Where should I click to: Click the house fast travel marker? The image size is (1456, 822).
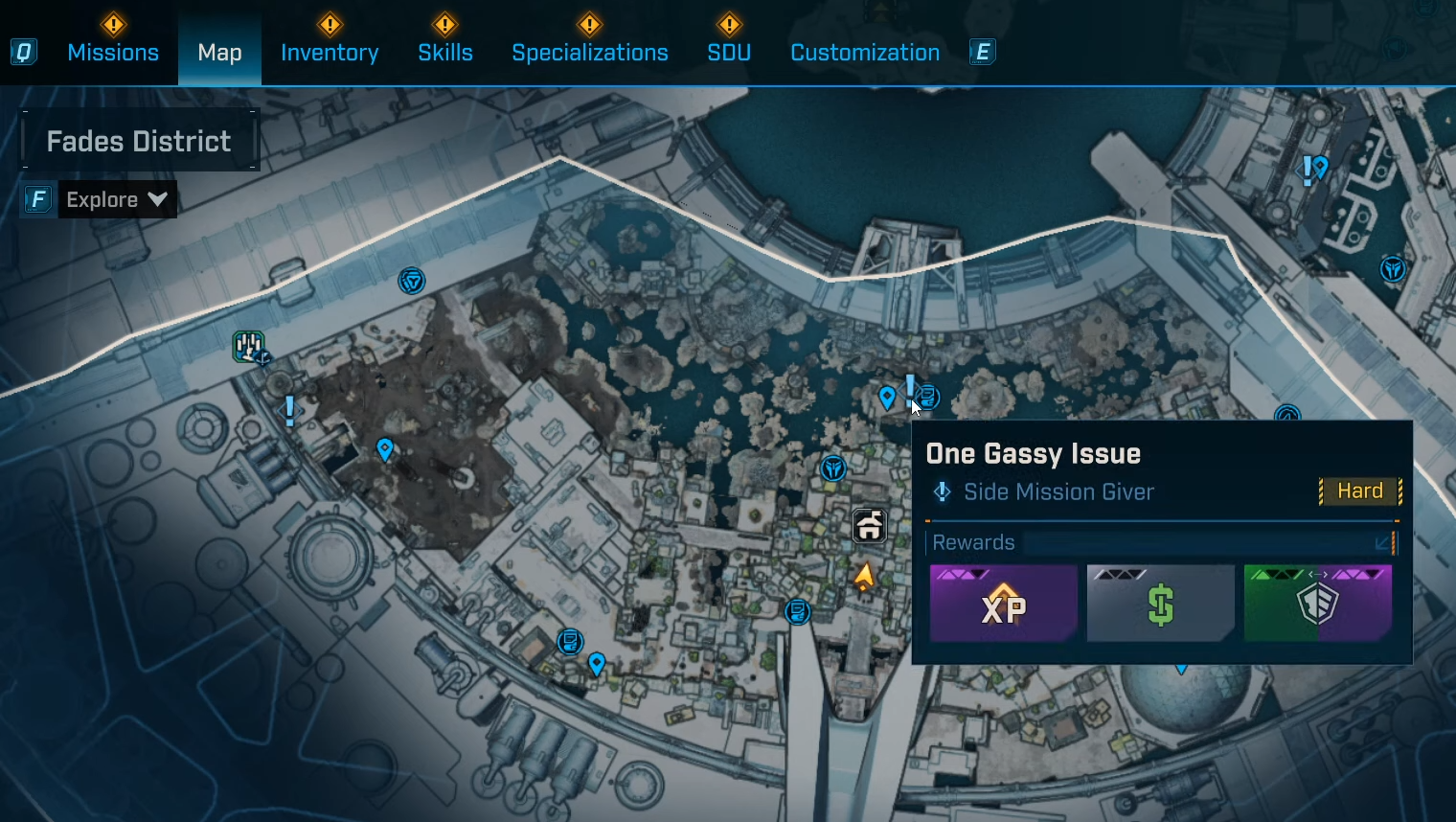click(870, 525)
